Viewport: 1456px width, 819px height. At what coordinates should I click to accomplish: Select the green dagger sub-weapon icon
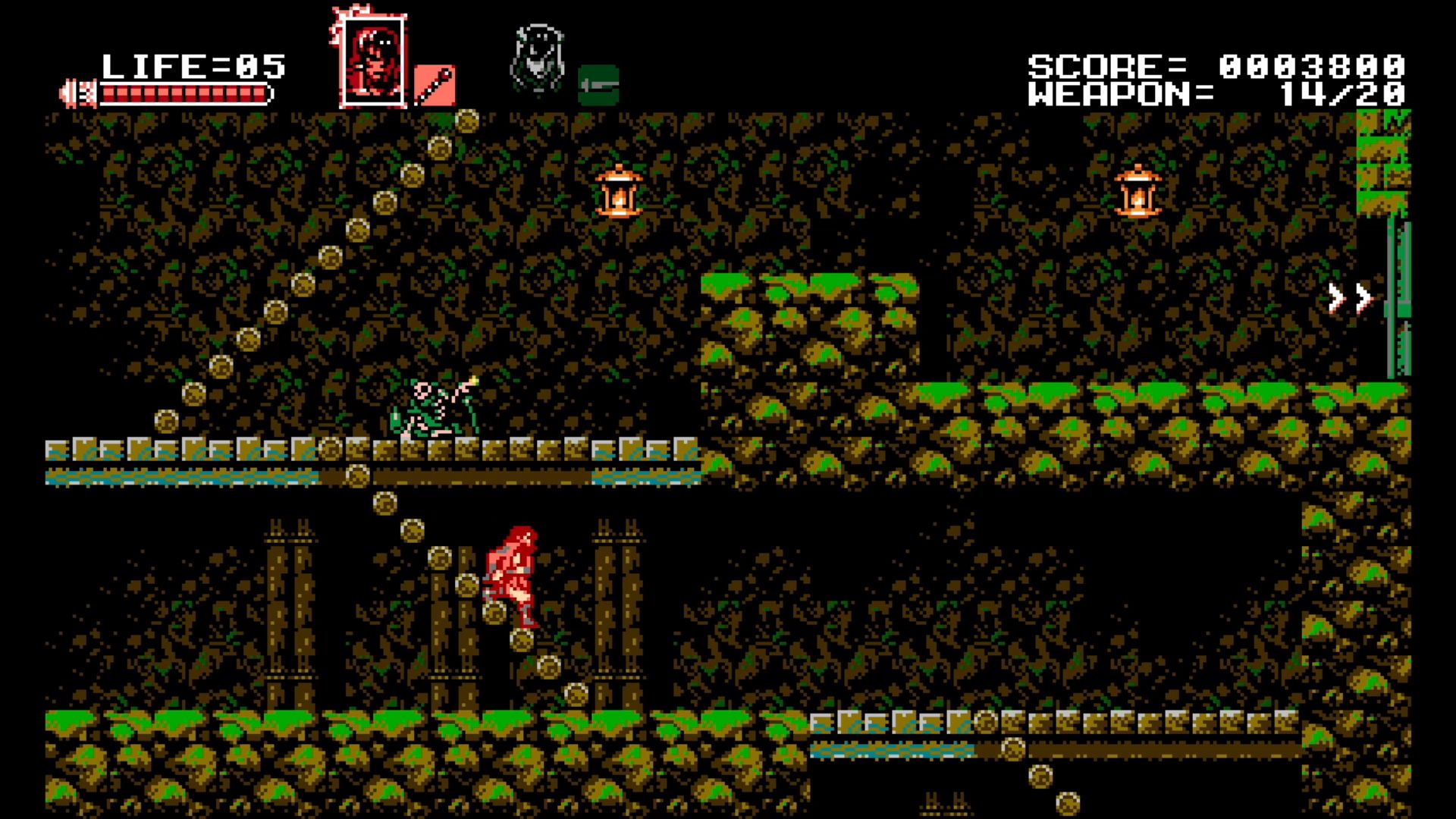[598, 85]
